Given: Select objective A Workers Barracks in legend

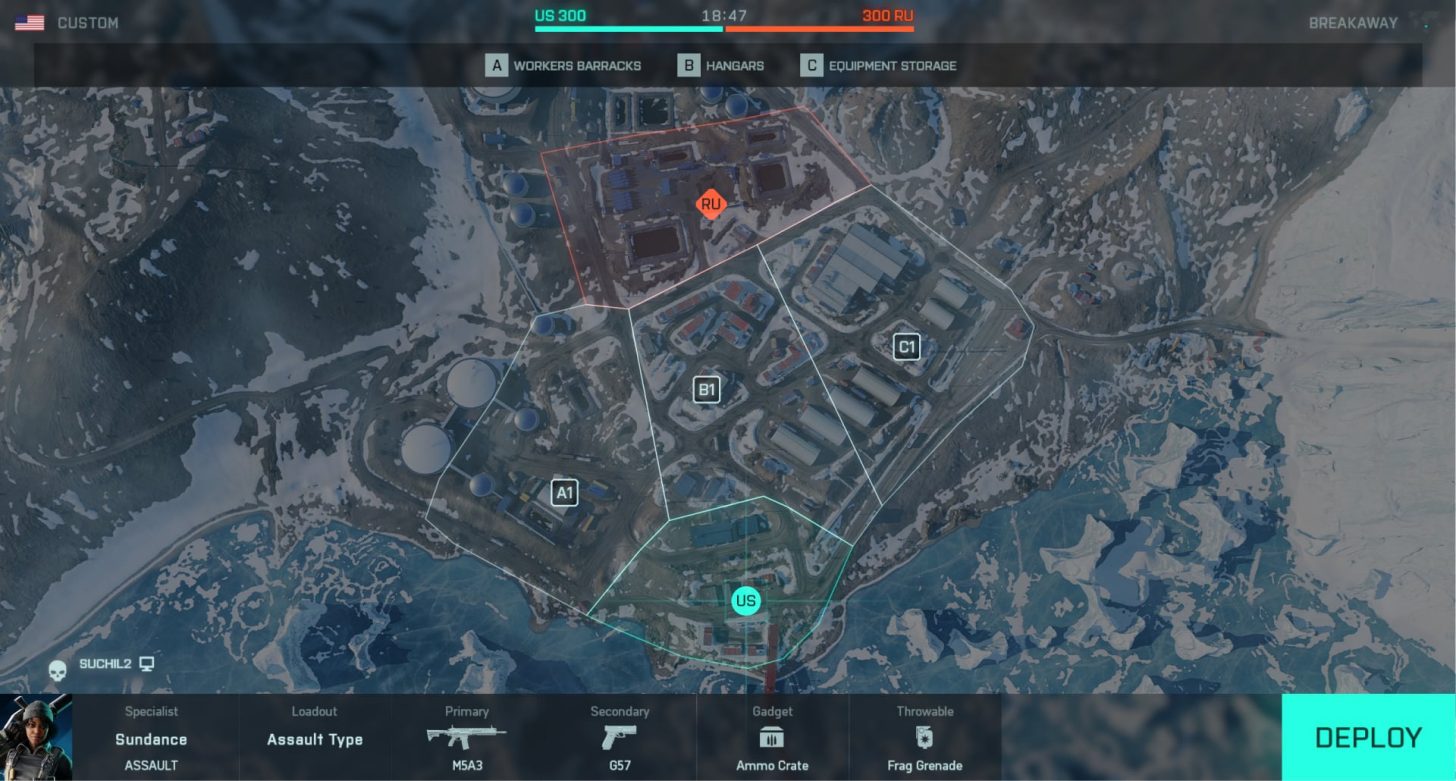Looking at the screenshot, I should [x=564, y=66].
